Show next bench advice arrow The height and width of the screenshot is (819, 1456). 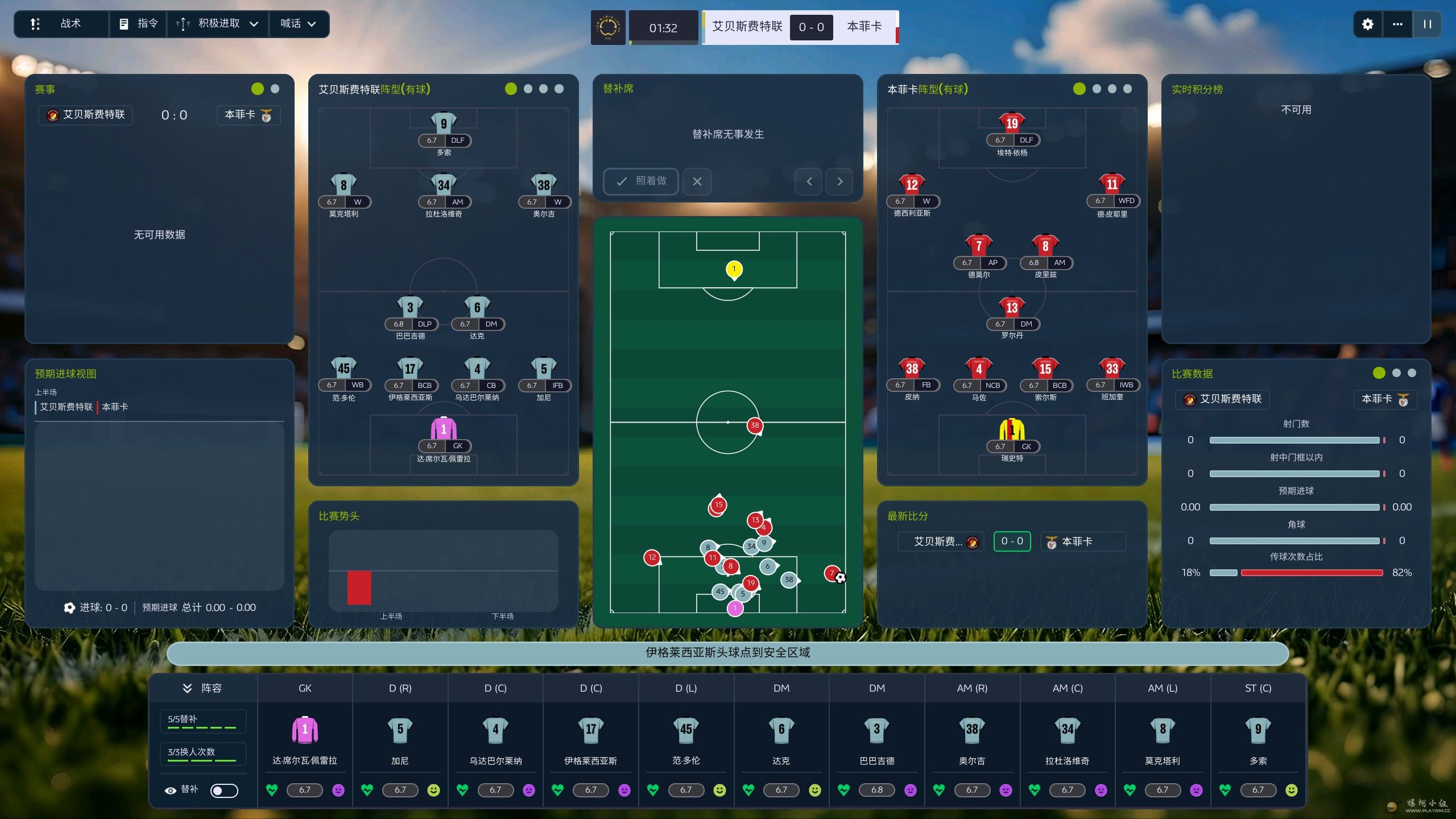[839, 181]
